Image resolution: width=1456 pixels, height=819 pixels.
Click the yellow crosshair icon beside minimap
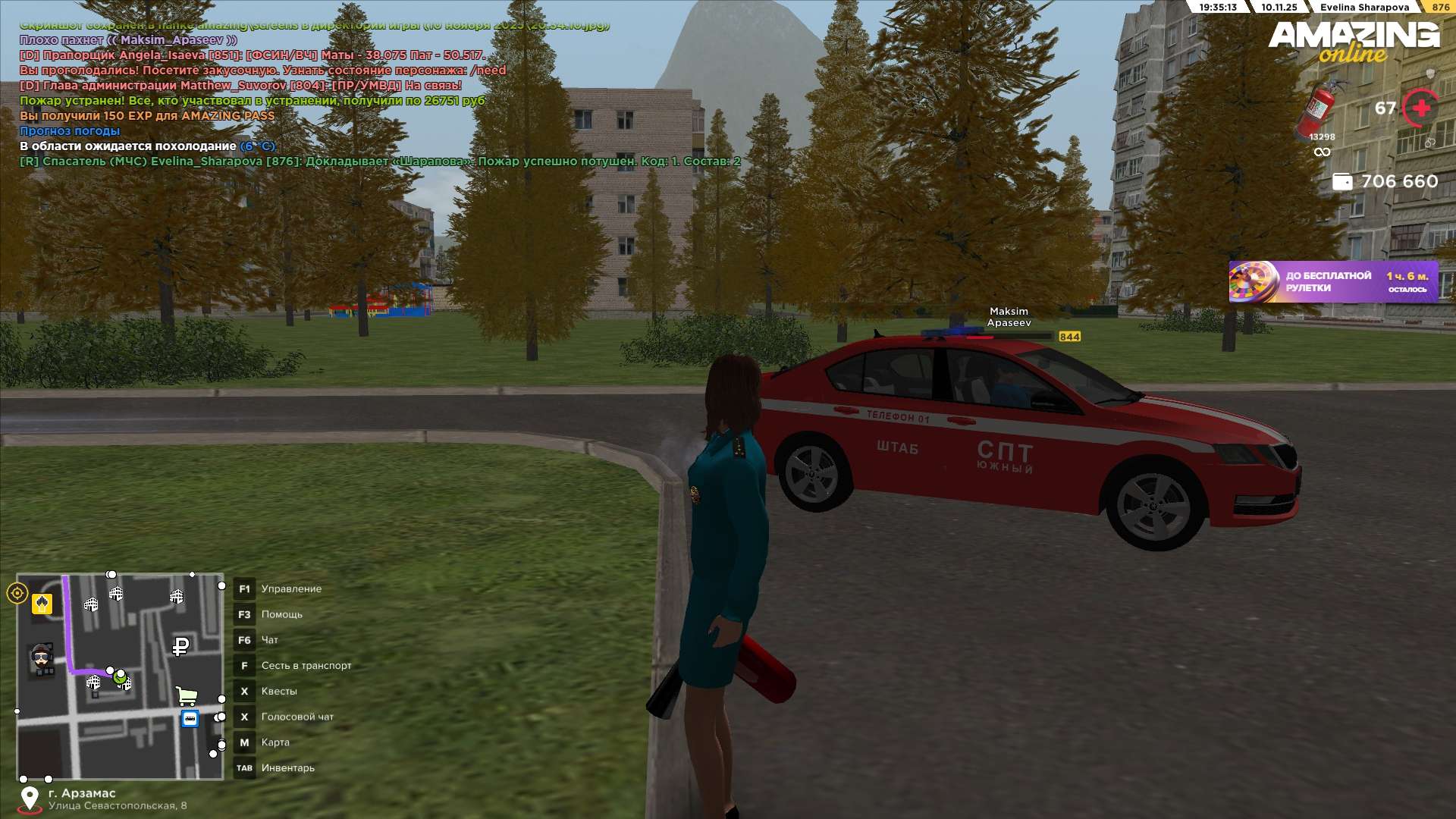[x=17, y=593]
